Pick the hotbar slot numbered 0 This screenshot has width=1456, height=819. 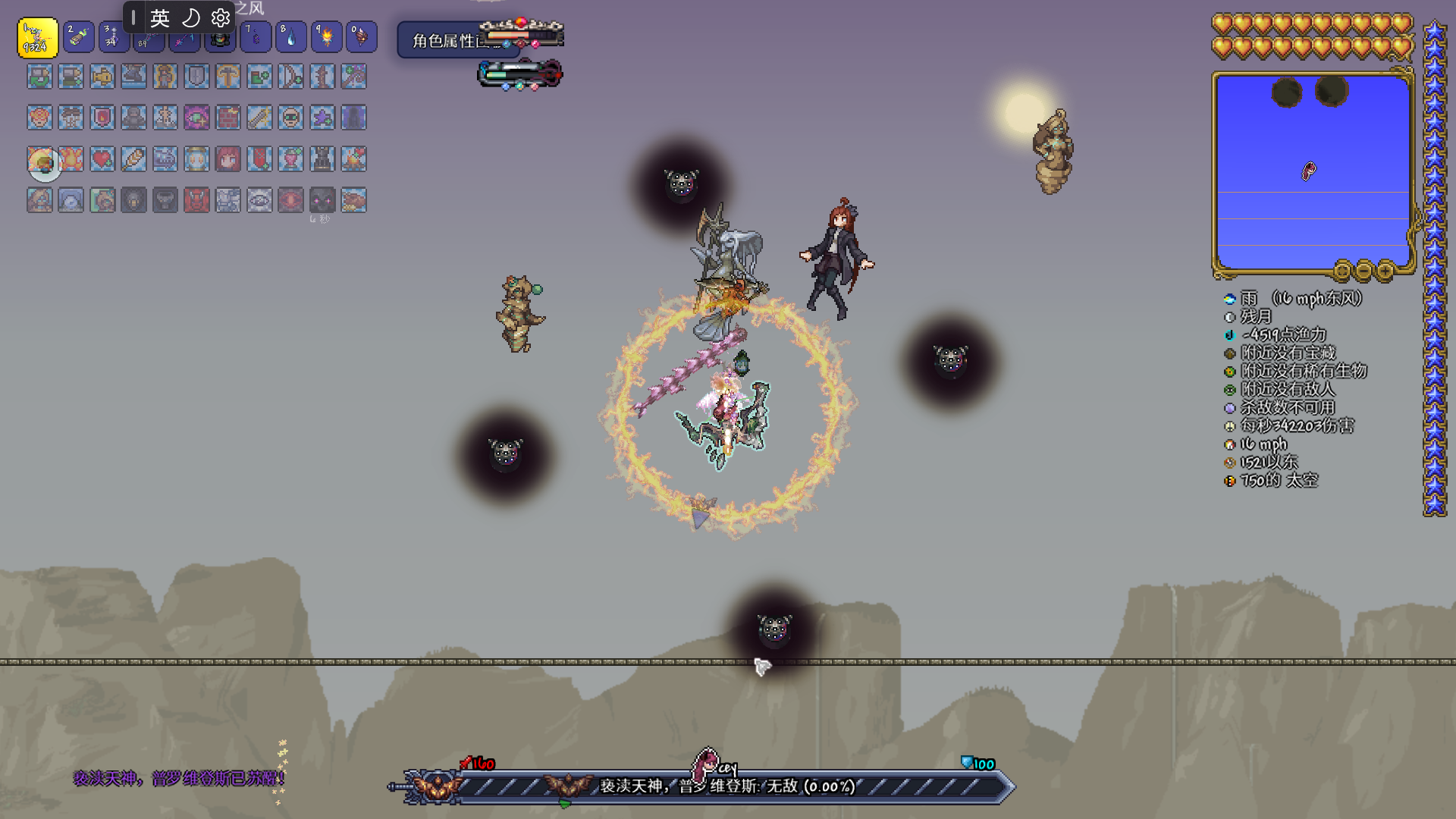(362, 37)
